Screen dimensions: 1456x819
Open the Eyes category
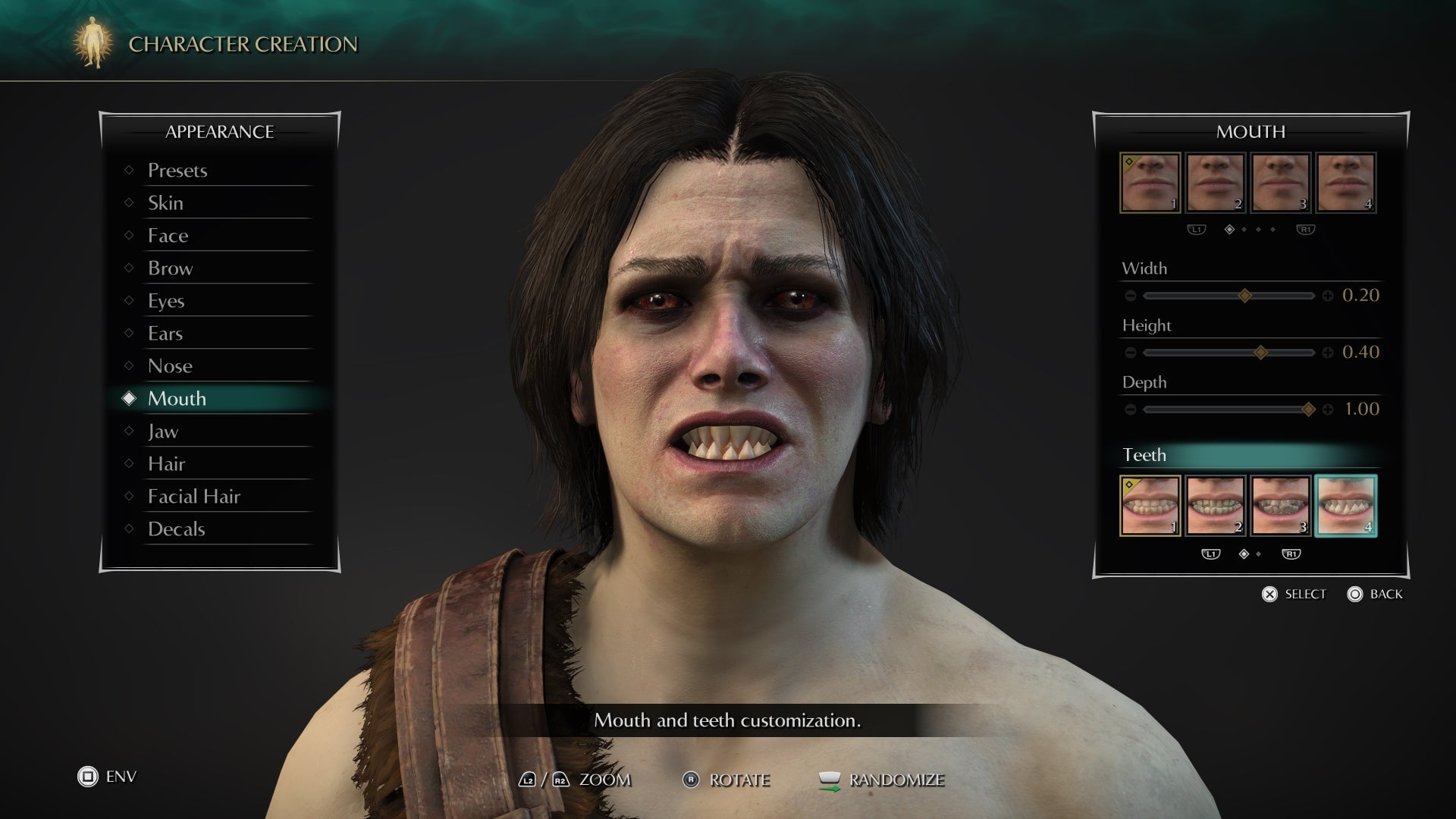pos(166,301)
